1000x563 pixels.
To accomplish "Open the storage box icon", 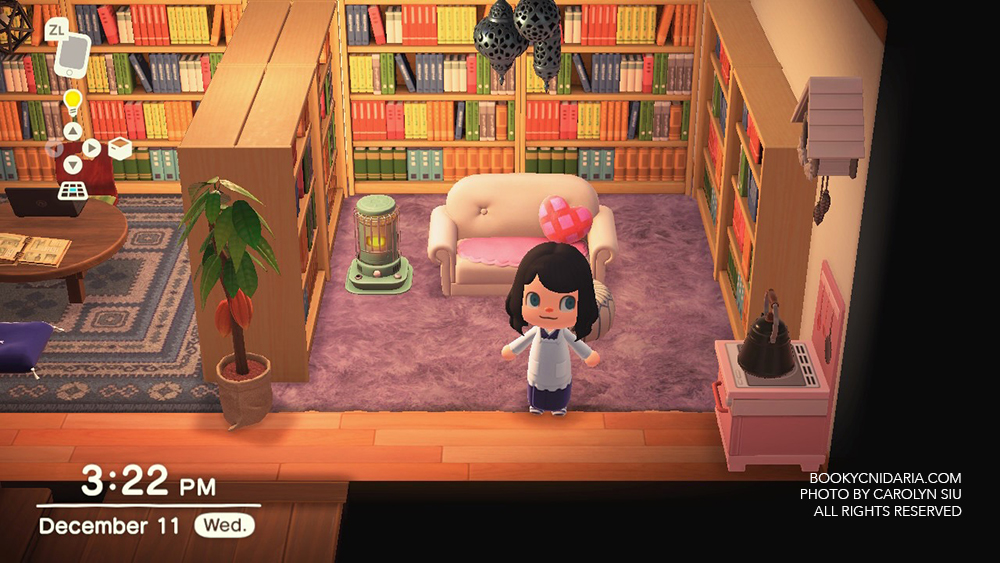I will click(x=120, y=149).
